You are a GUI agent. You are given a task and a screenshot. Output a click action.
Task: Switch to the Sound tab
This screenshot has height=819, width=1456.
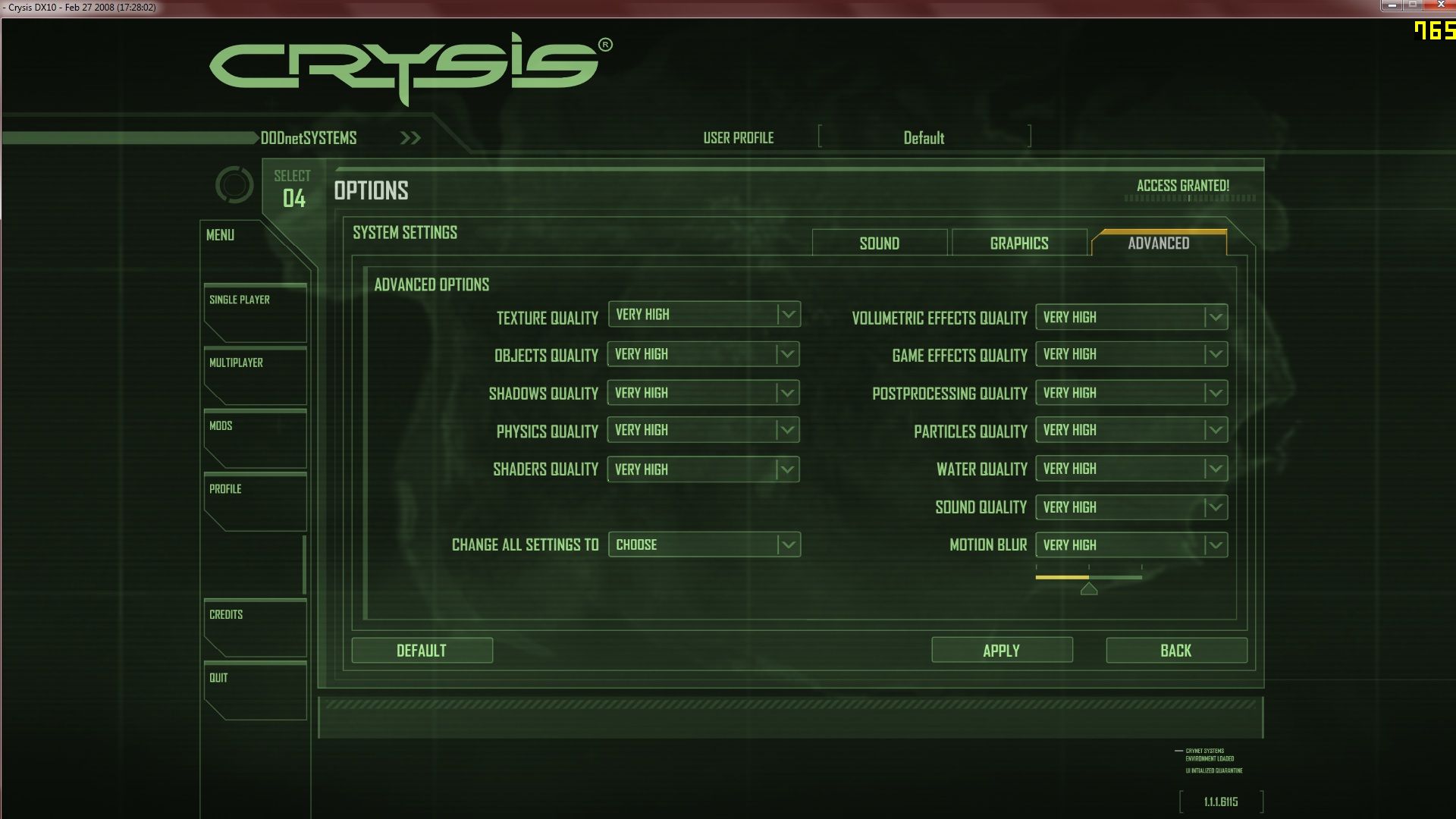point(879,243)
